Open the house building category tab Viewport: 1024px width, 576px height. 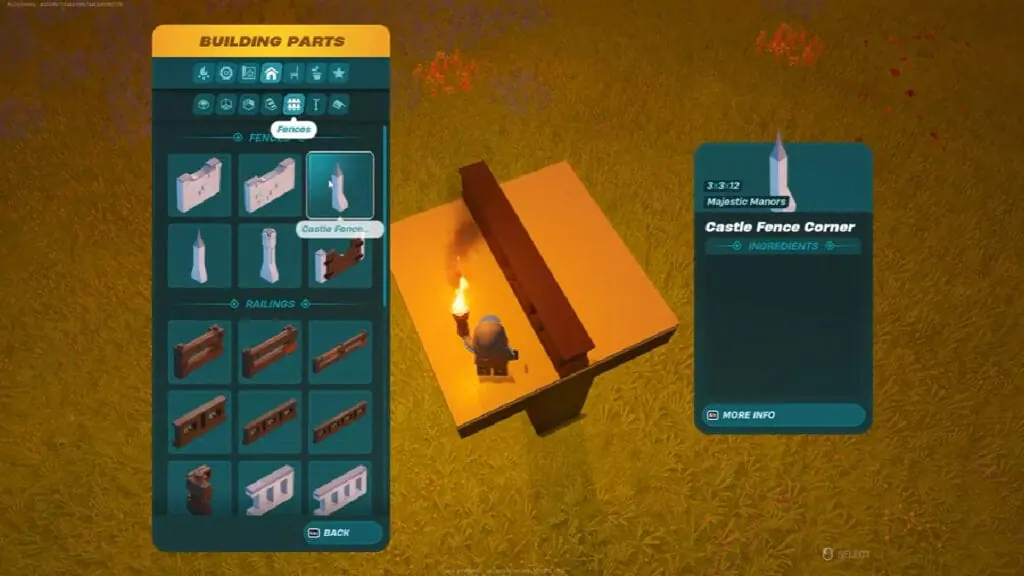(271, 73)
